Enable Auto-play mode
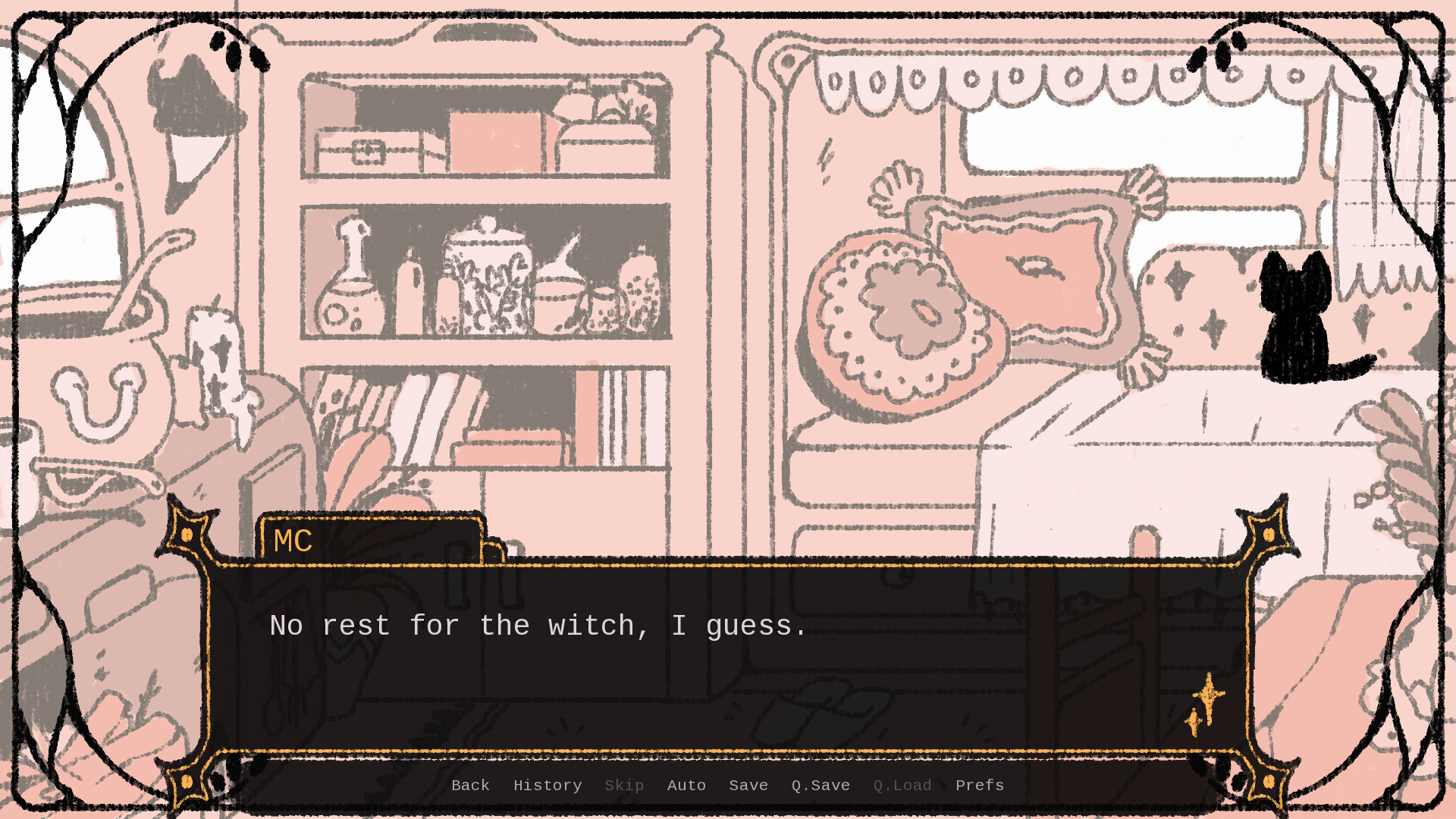This screenshot has height=819, width=1456. [x=686, y=786]
